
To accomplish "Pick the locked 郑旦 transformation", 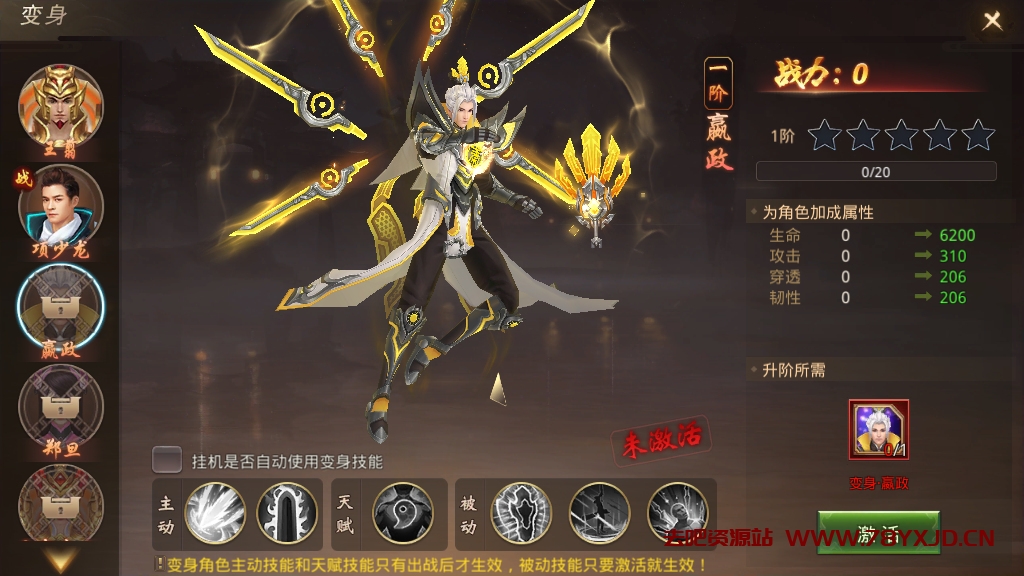I will [x=61, y=408].
